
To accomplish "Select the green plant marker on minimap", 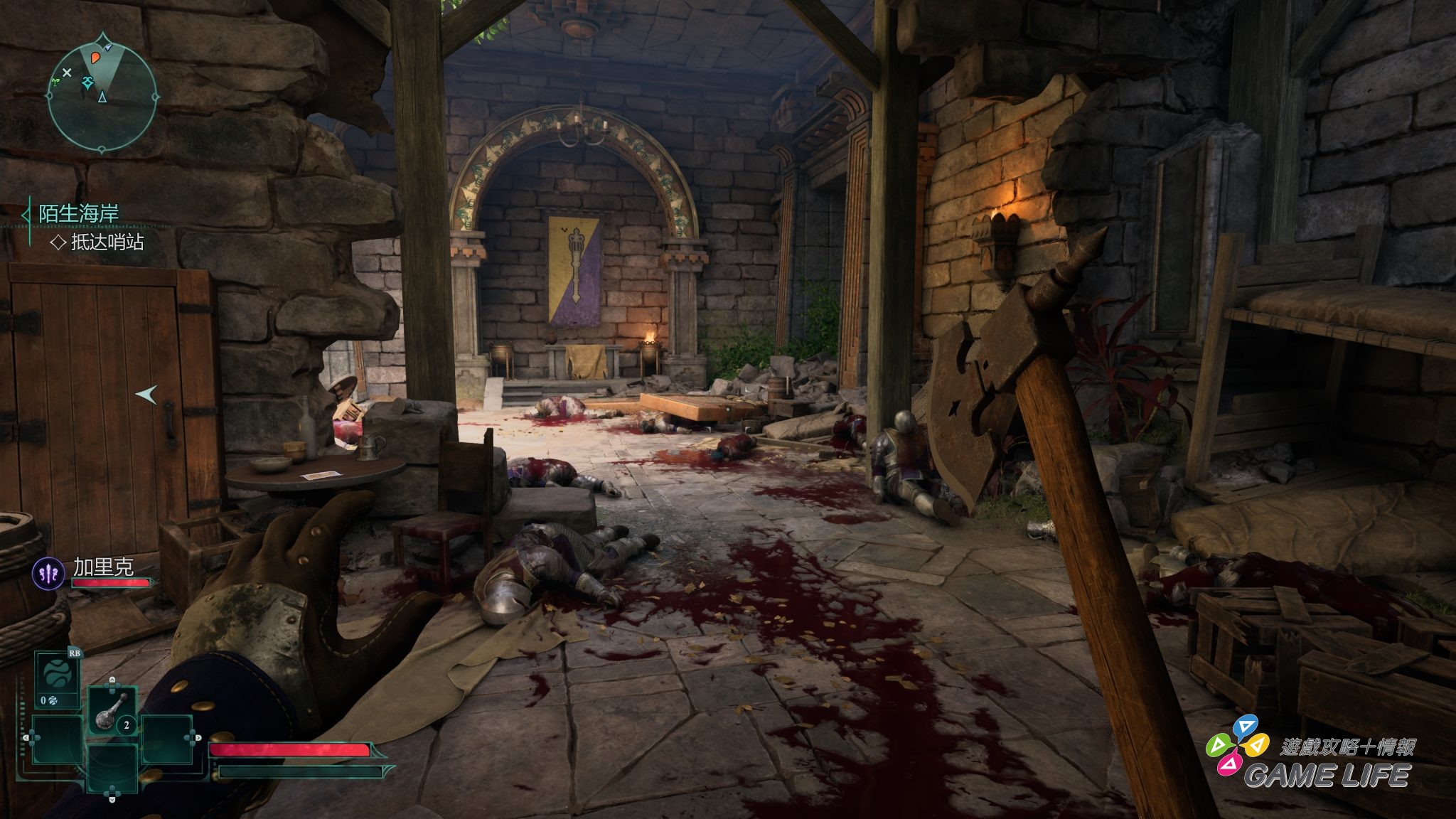I will (x=55, y=82).
